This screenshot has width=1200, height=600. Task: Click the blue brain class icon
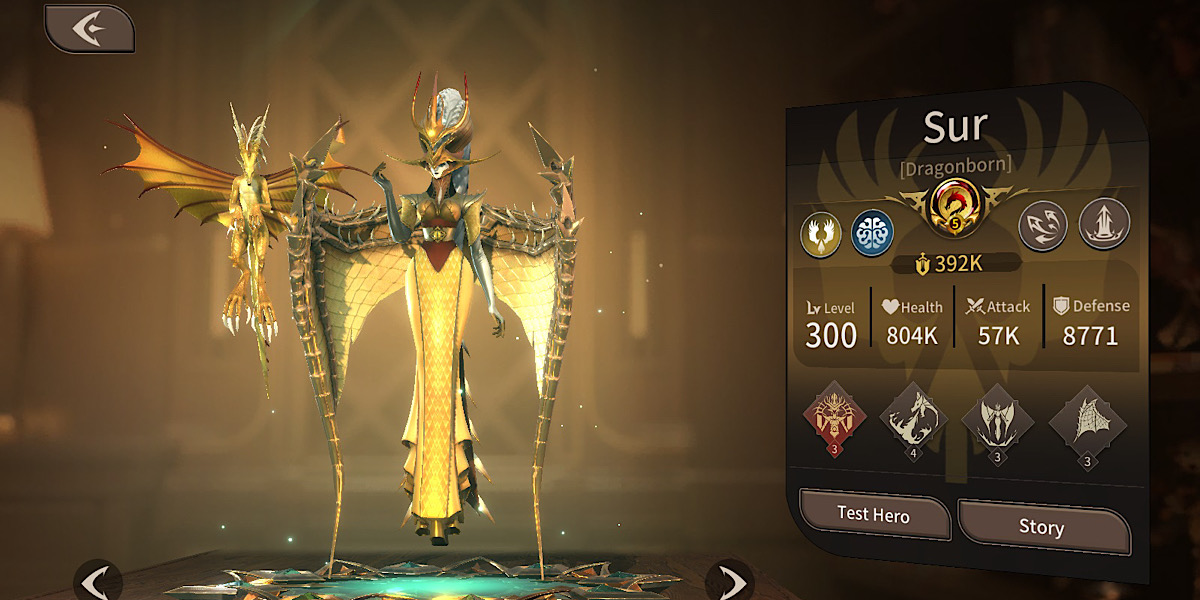pos(871,232)
